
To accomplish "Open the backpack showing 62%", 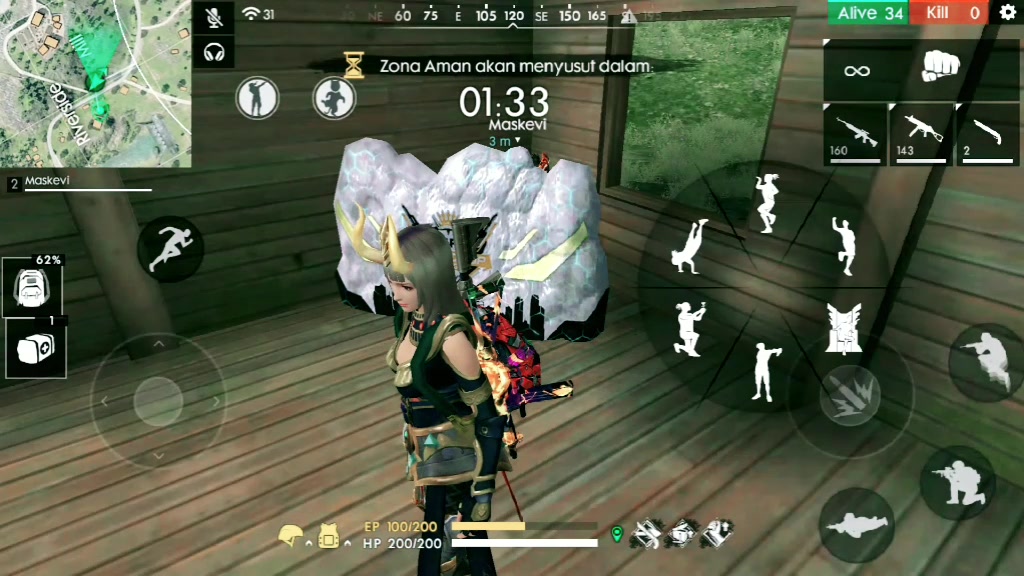I will pyautogui.click(x=32, y=287).
